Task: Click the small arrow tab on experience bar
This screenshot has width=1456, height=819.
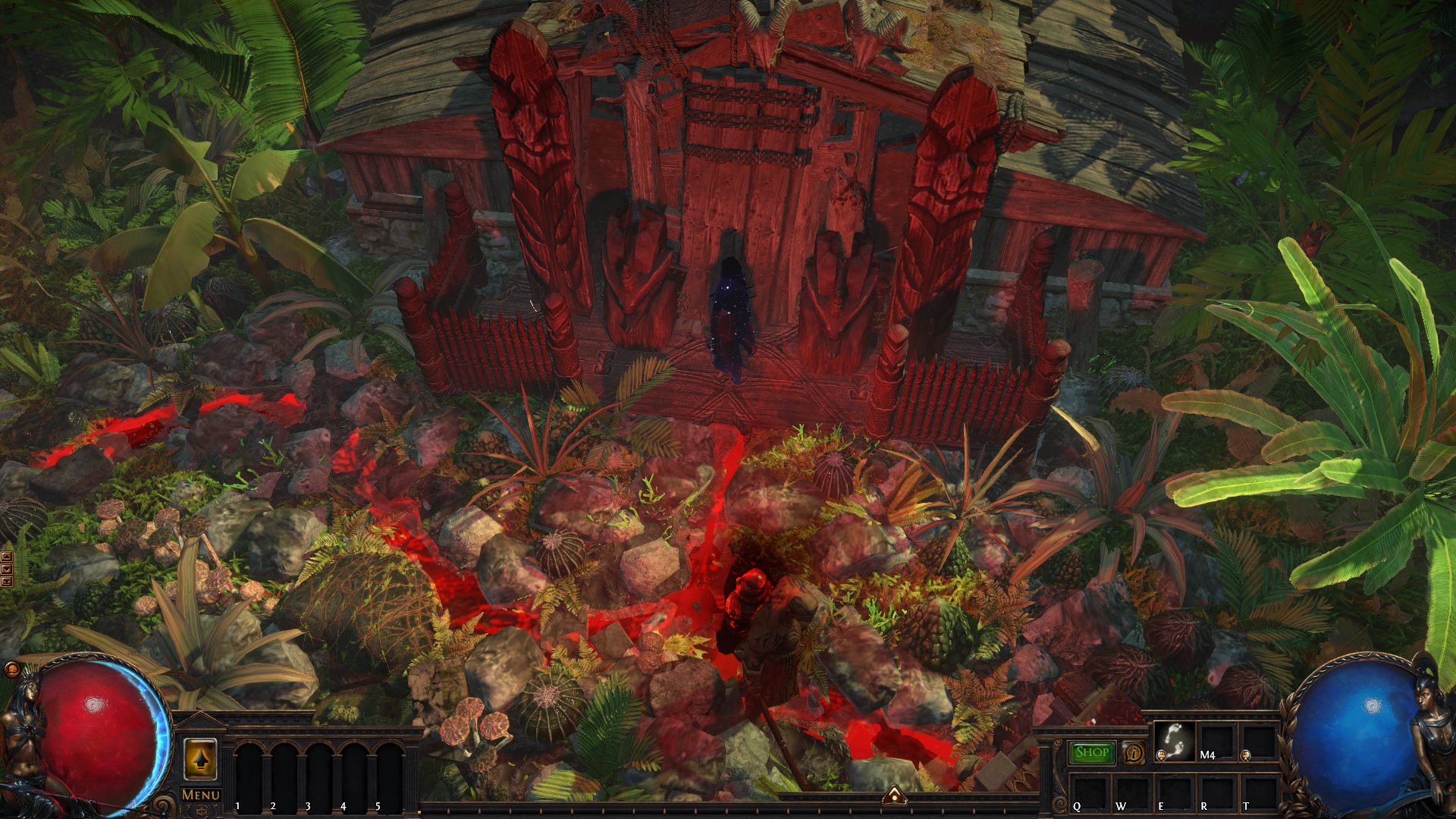Action: coord(895,795)
